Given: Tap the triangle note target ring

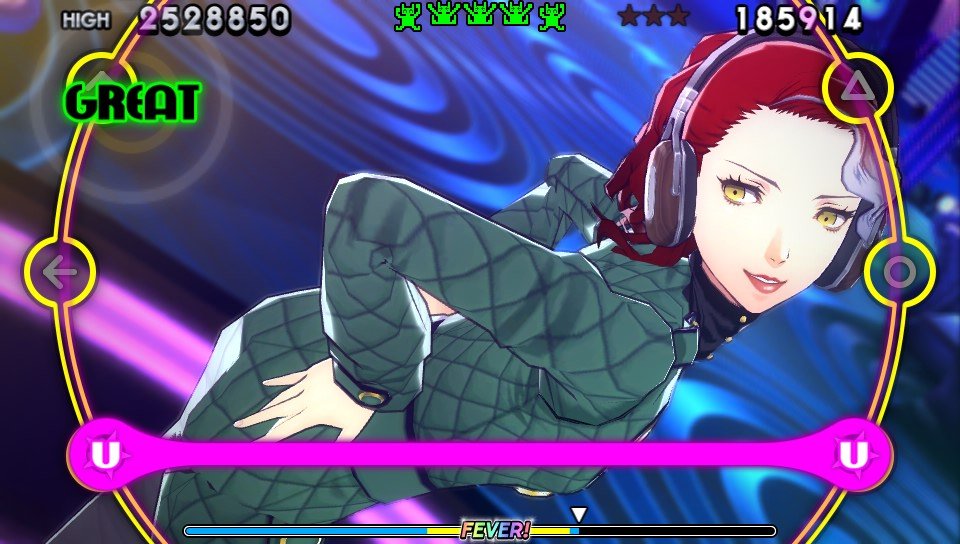Looking at the screenshot, I should (856, 88).
